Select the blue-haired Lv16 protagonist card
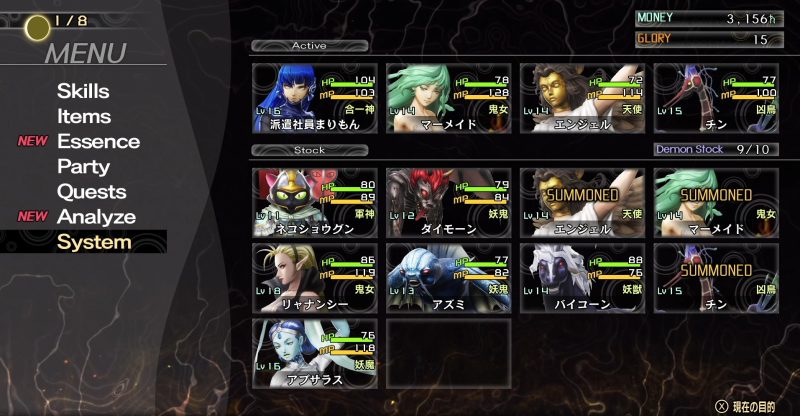This screenshot has width=800, height=416. [314, 98]
